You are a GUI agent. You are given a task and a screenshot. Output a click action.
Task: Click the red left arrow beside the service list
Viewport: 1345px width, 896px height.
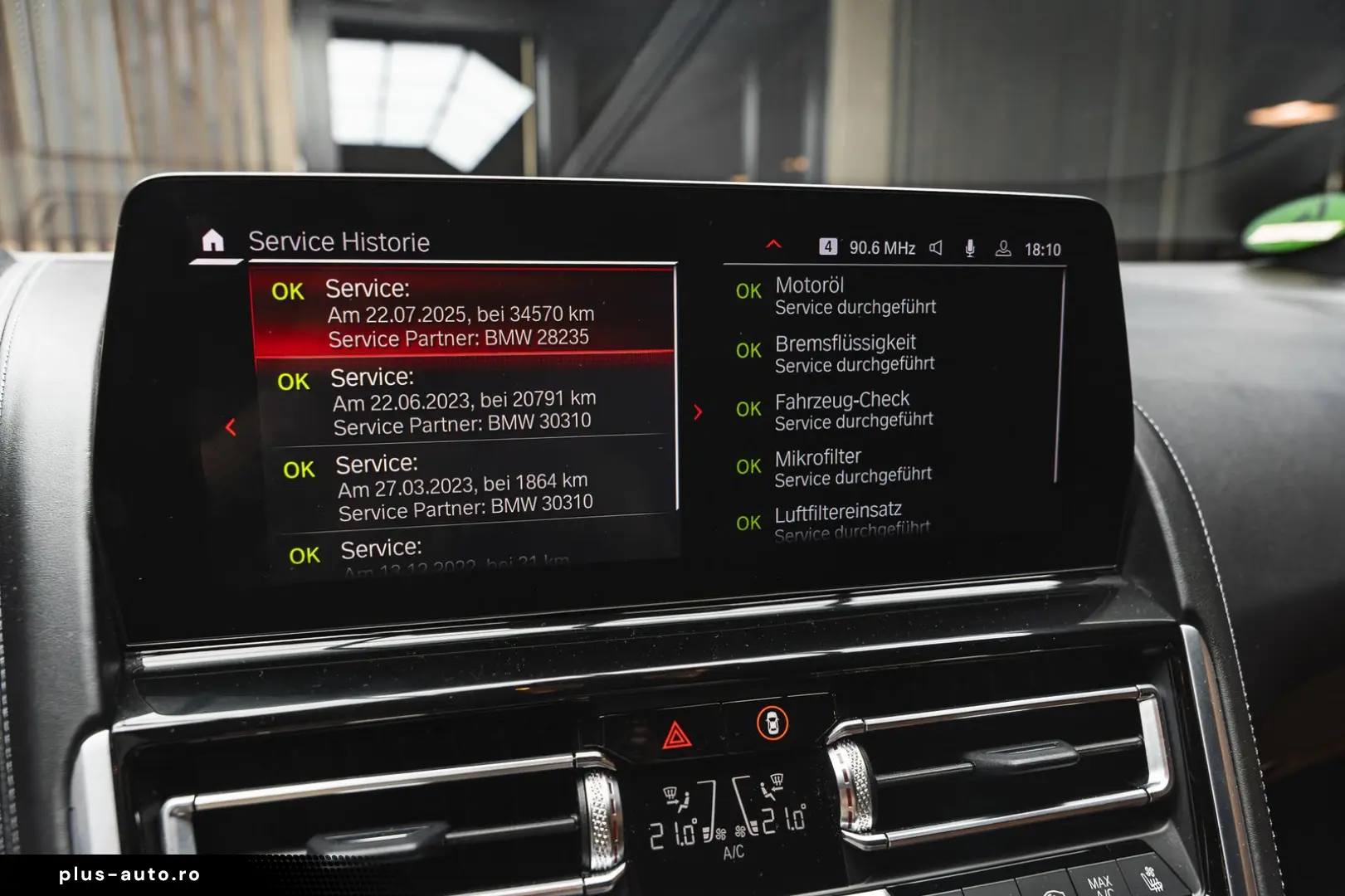231,427
